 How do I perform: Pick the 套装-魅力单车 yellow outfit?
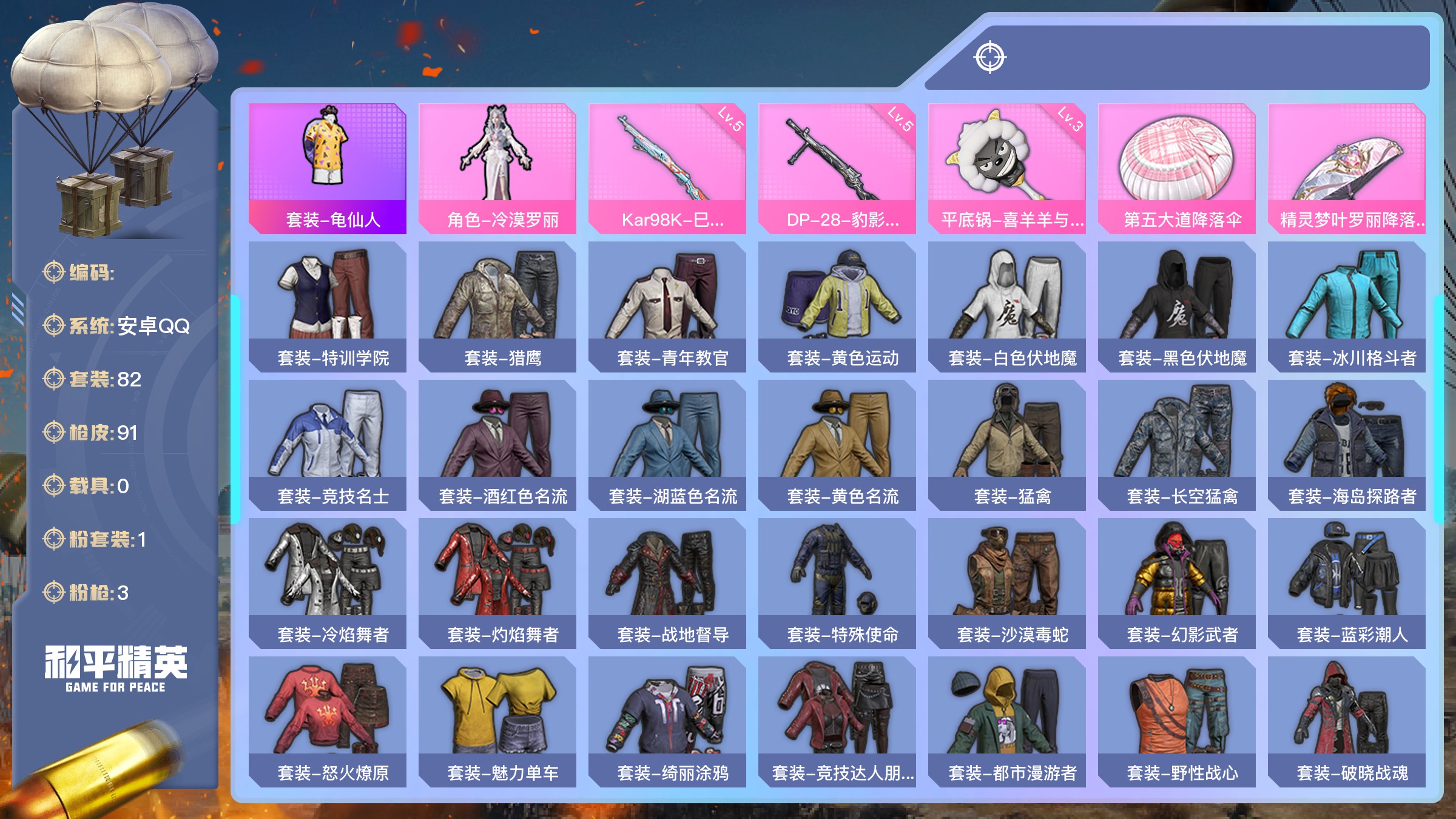(x=497, y=721)
